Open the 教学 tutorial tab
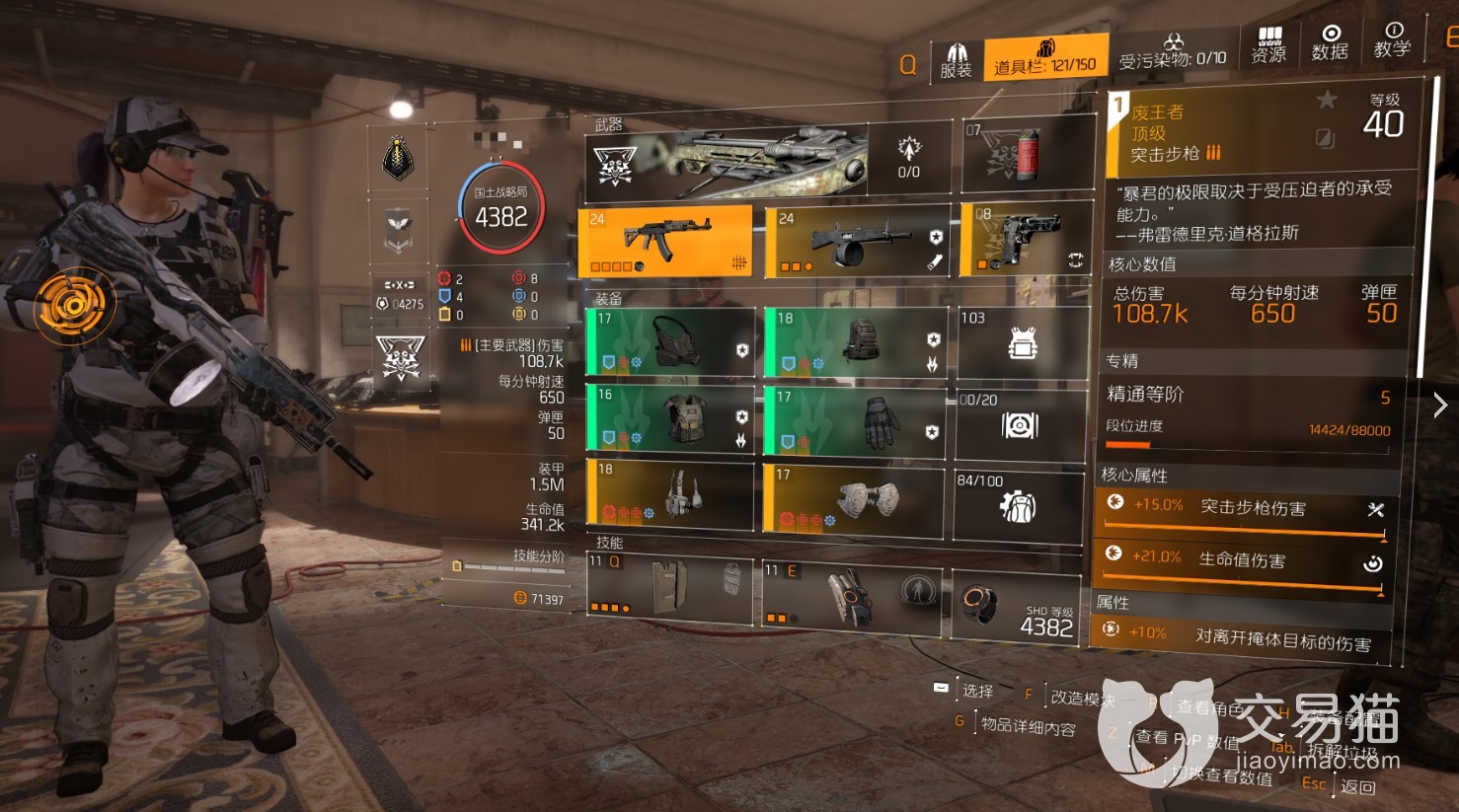Screen dimensions: 1459x812 tap(1392, 39)
